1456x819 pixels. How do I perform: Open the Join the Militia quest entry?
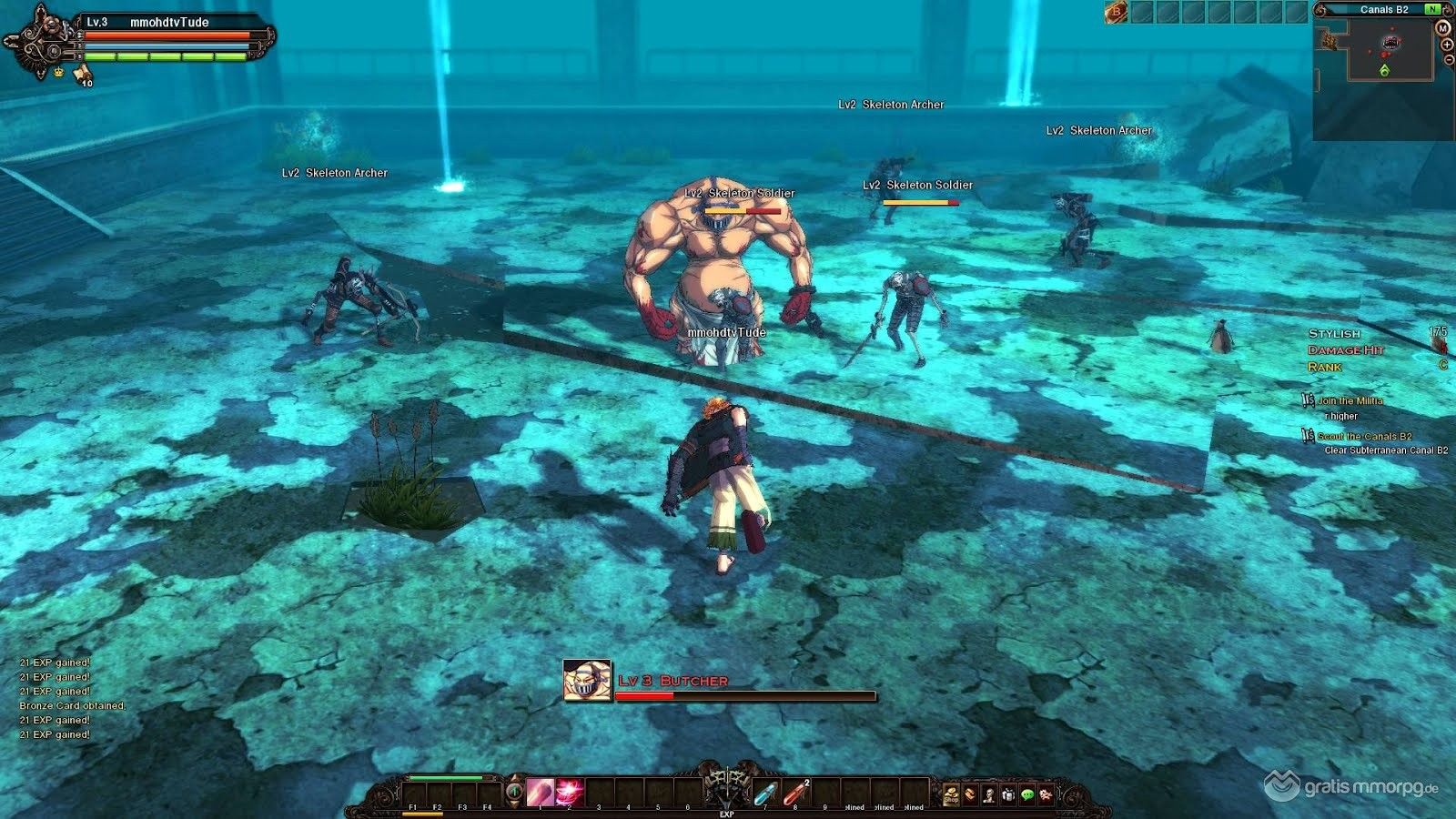click(1350, 400)
